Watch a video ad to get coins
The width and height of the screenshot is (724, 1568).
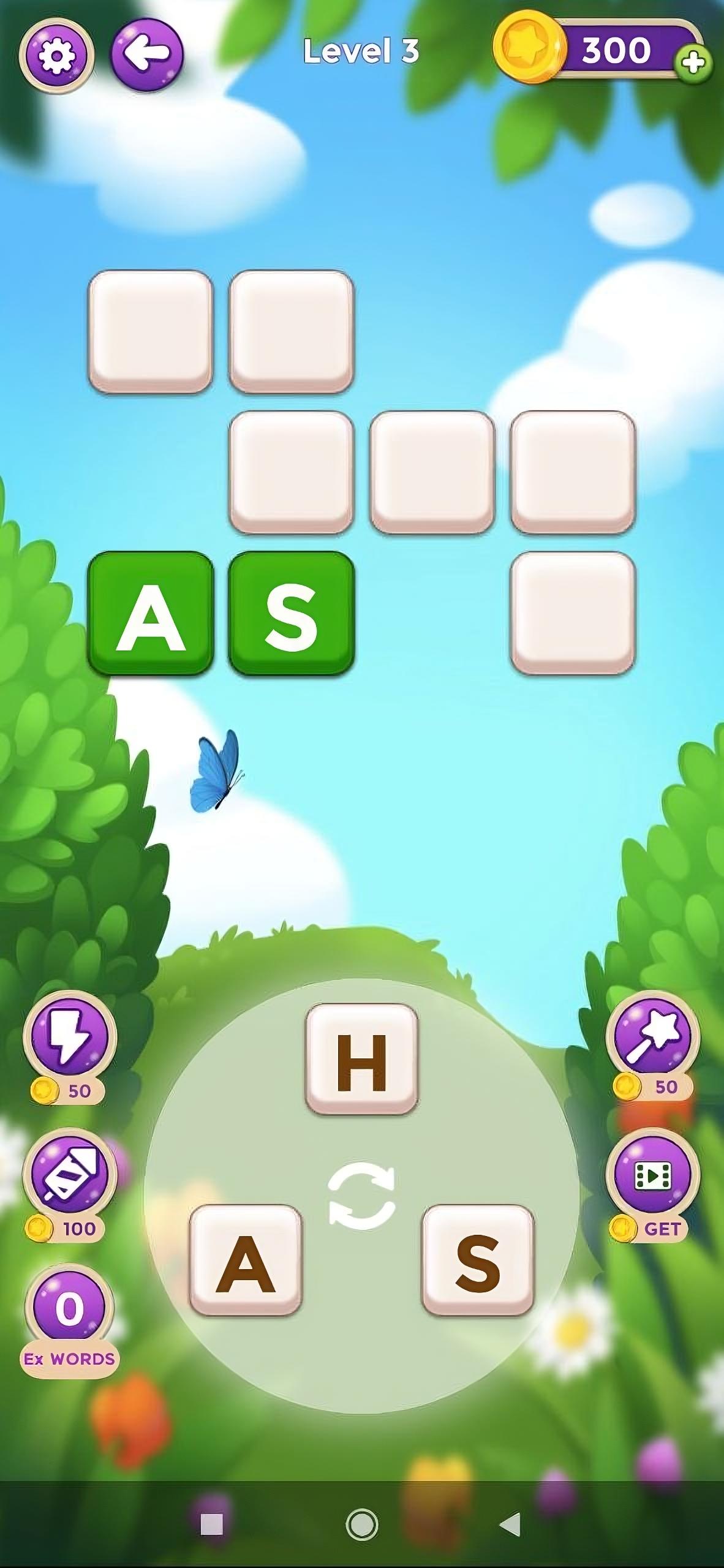coord(652,1175)
